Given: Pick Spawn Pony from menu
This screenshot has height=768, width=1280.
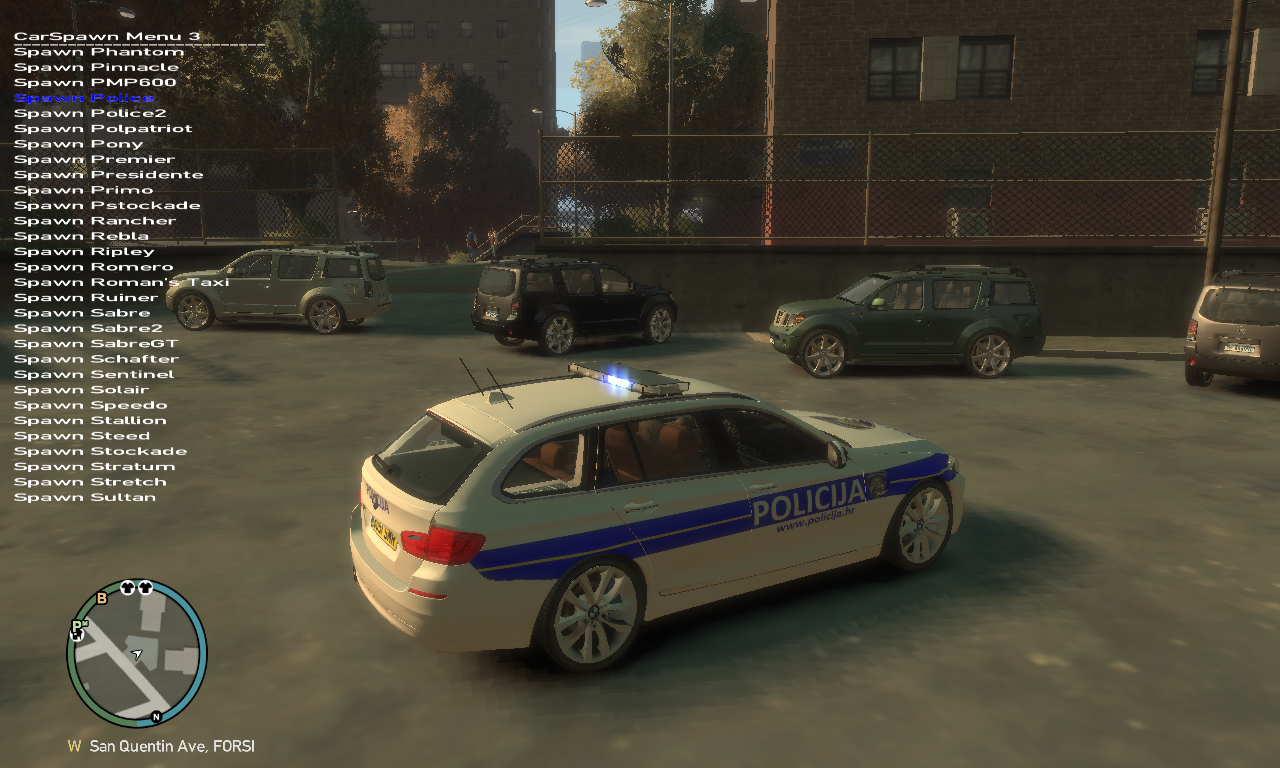Looking at the screenshot, I should pyautogui.click(x=79, y=144).
